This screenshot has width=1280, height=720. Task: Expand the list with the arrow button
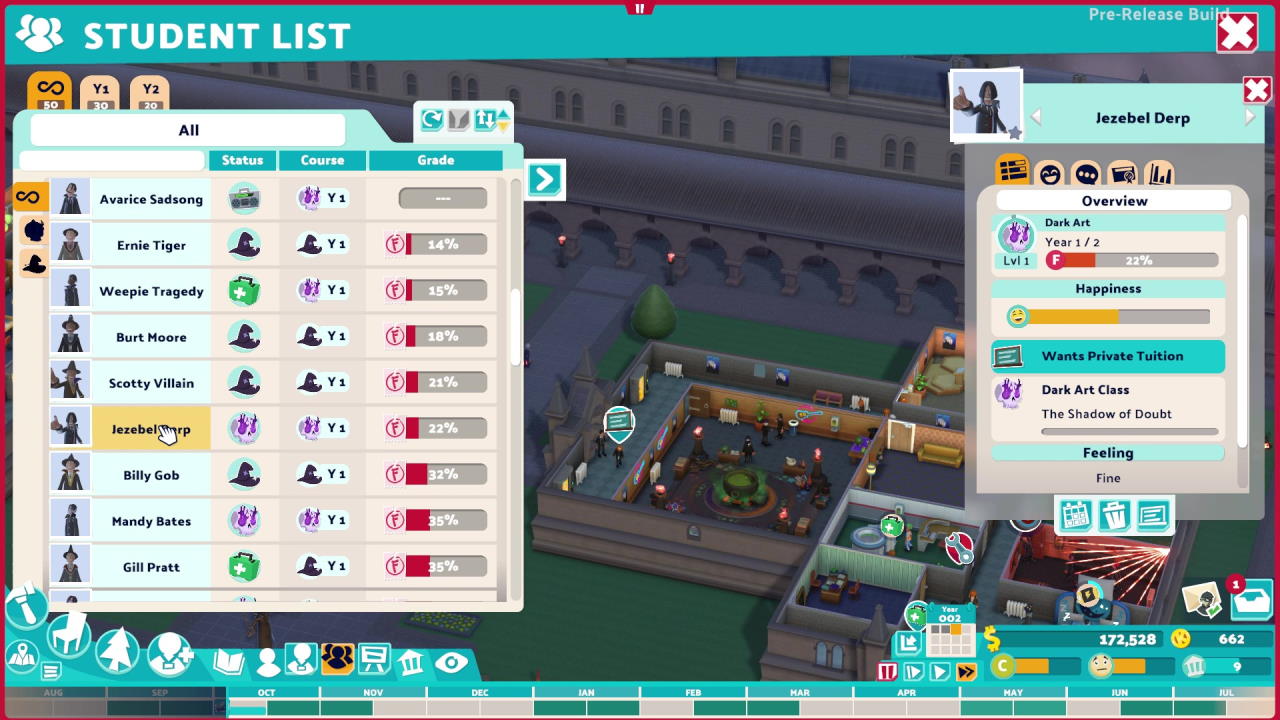[544, 179]
